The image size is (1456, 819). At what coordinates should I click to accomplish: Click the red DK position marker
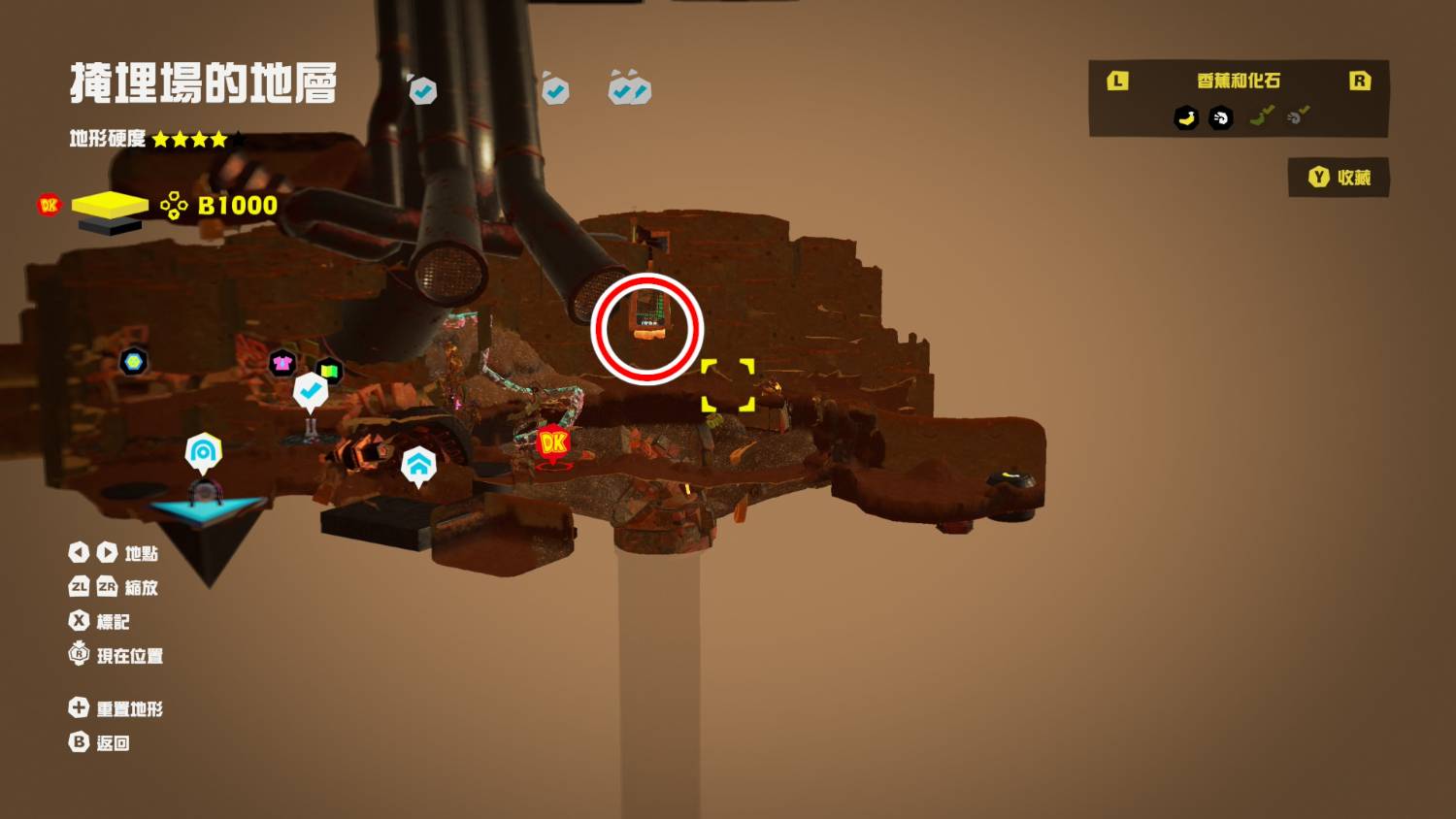point(553,443)
